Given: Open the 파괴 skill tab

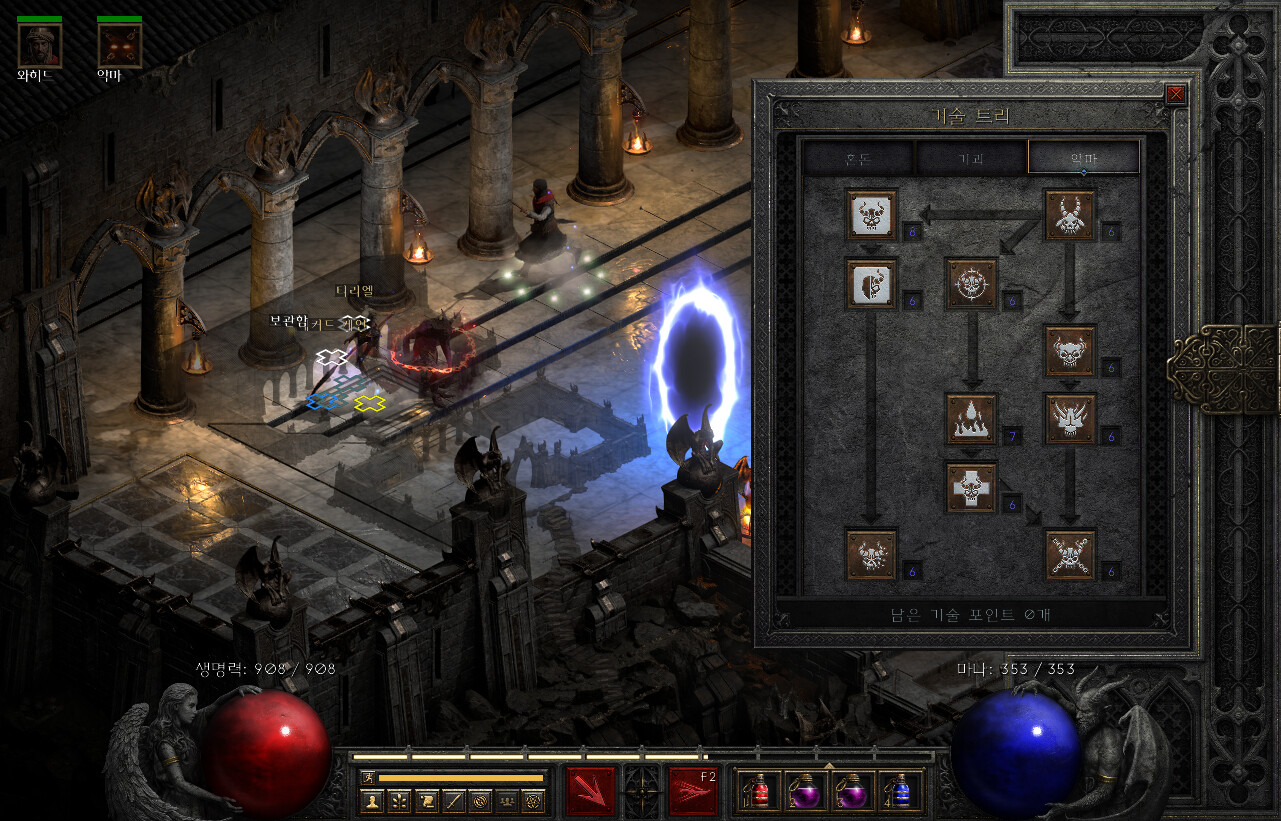Looking at the screenshot, I should (971, 157).
